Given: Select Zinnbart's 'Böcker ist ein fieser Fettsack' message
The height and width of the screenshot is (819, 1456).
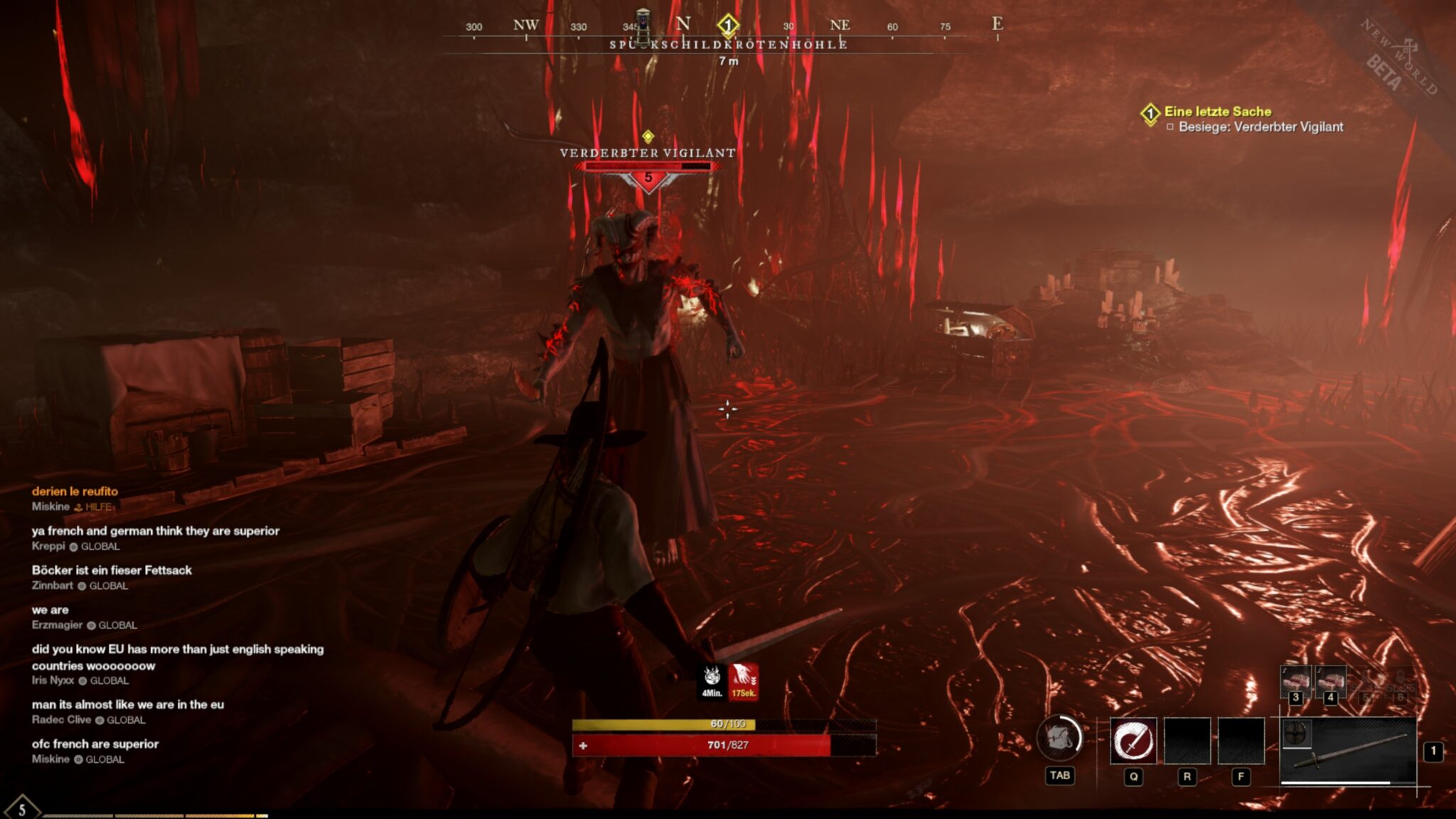Looking at the screenshot, I should 112,570.
